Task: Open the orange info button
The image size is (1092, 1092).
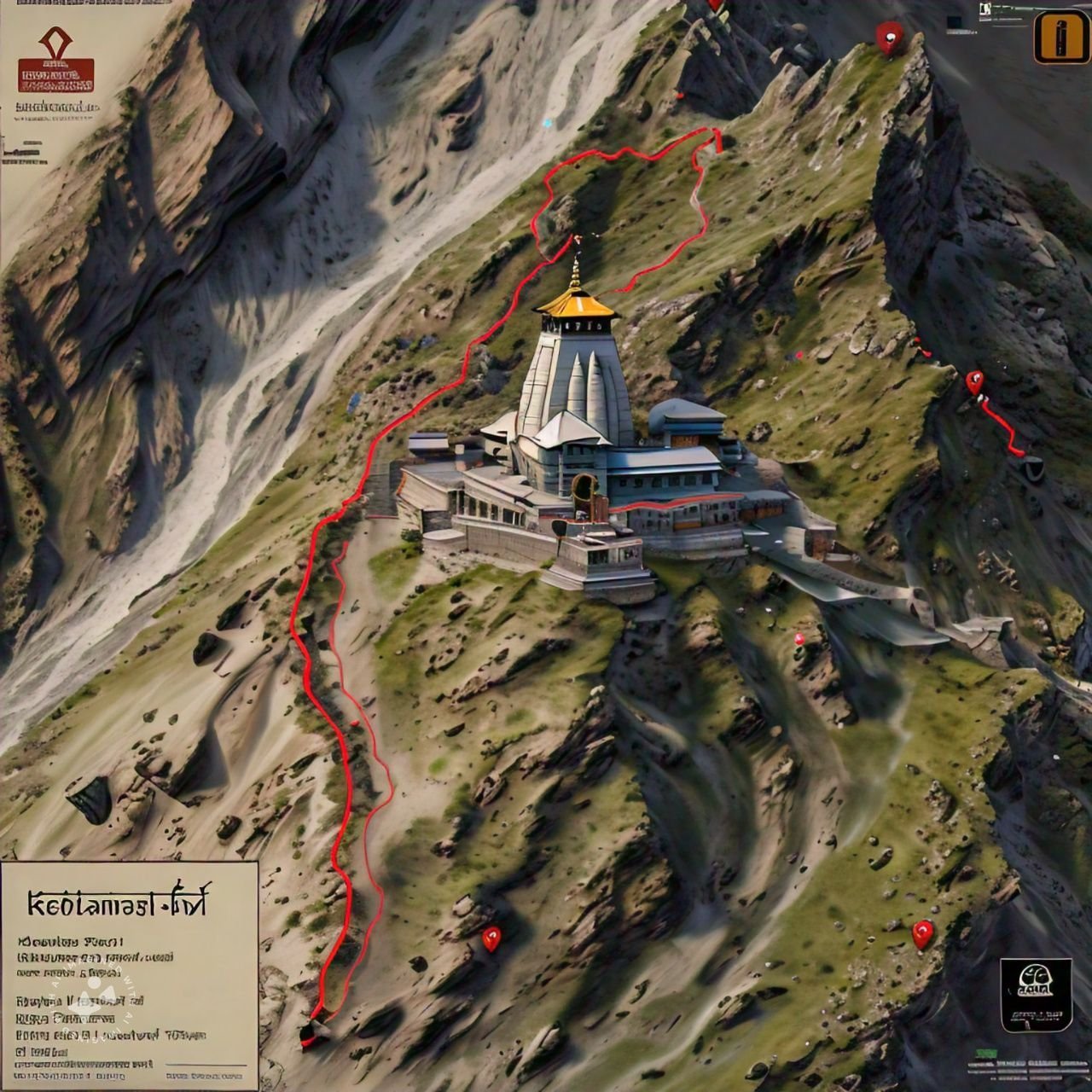Action: coord(1059,37)
